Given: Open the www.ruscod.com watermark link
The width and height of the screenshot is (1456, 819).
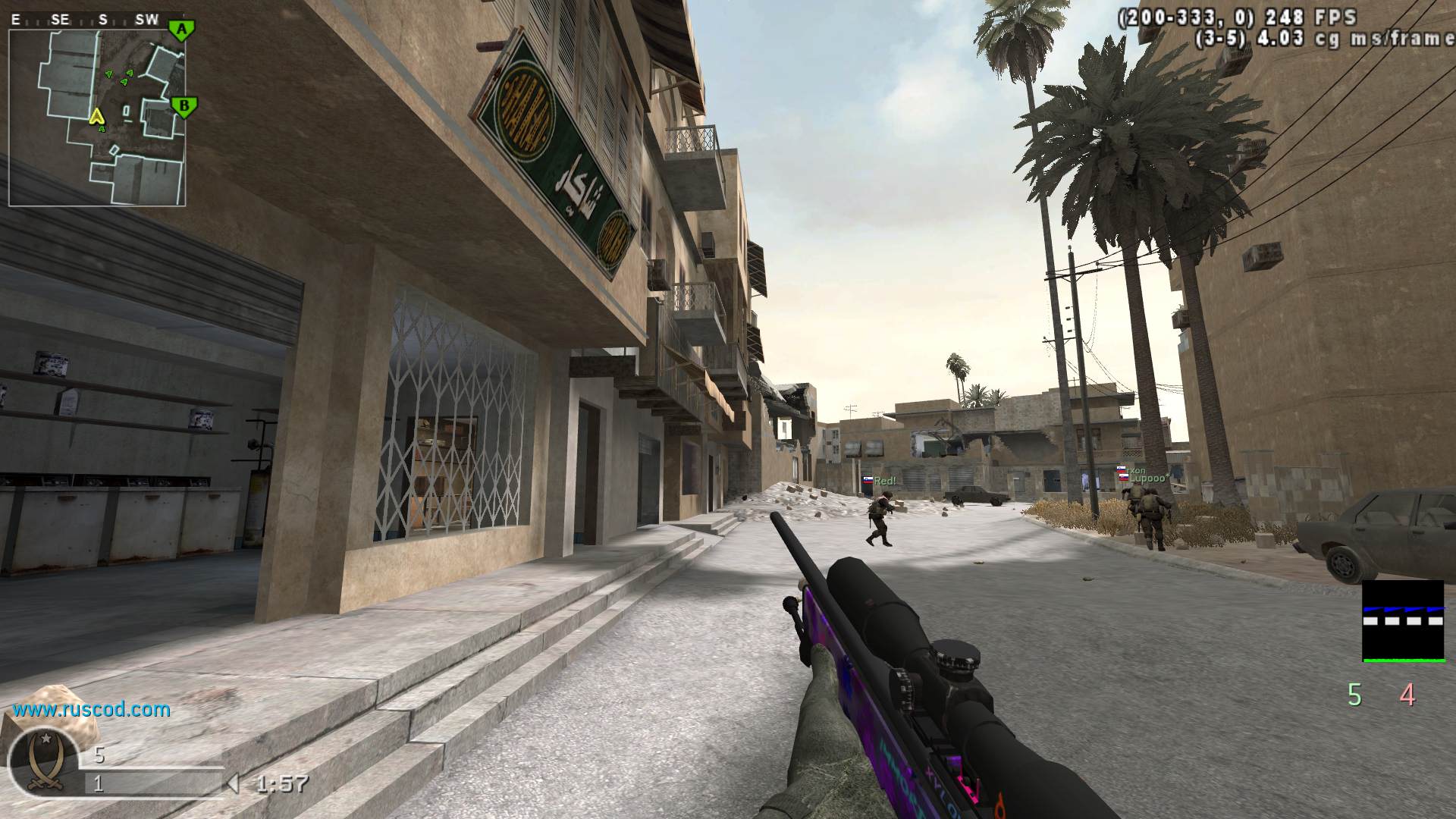Looking at the screenshot, I should (91, 710).
